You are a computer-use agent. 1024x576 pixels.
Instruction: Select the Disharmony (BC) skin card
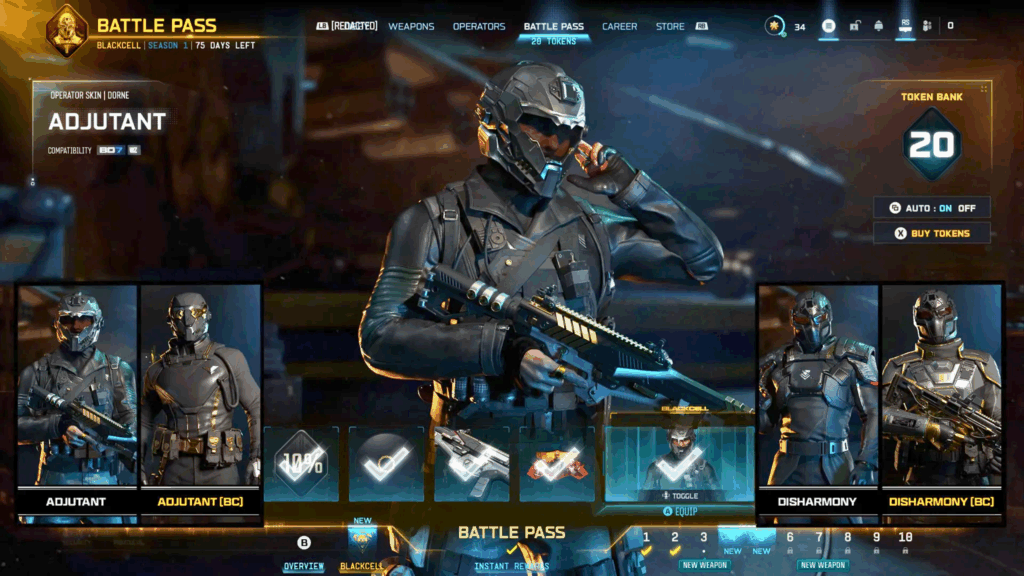pyautogui.click(x=941, y=400)
